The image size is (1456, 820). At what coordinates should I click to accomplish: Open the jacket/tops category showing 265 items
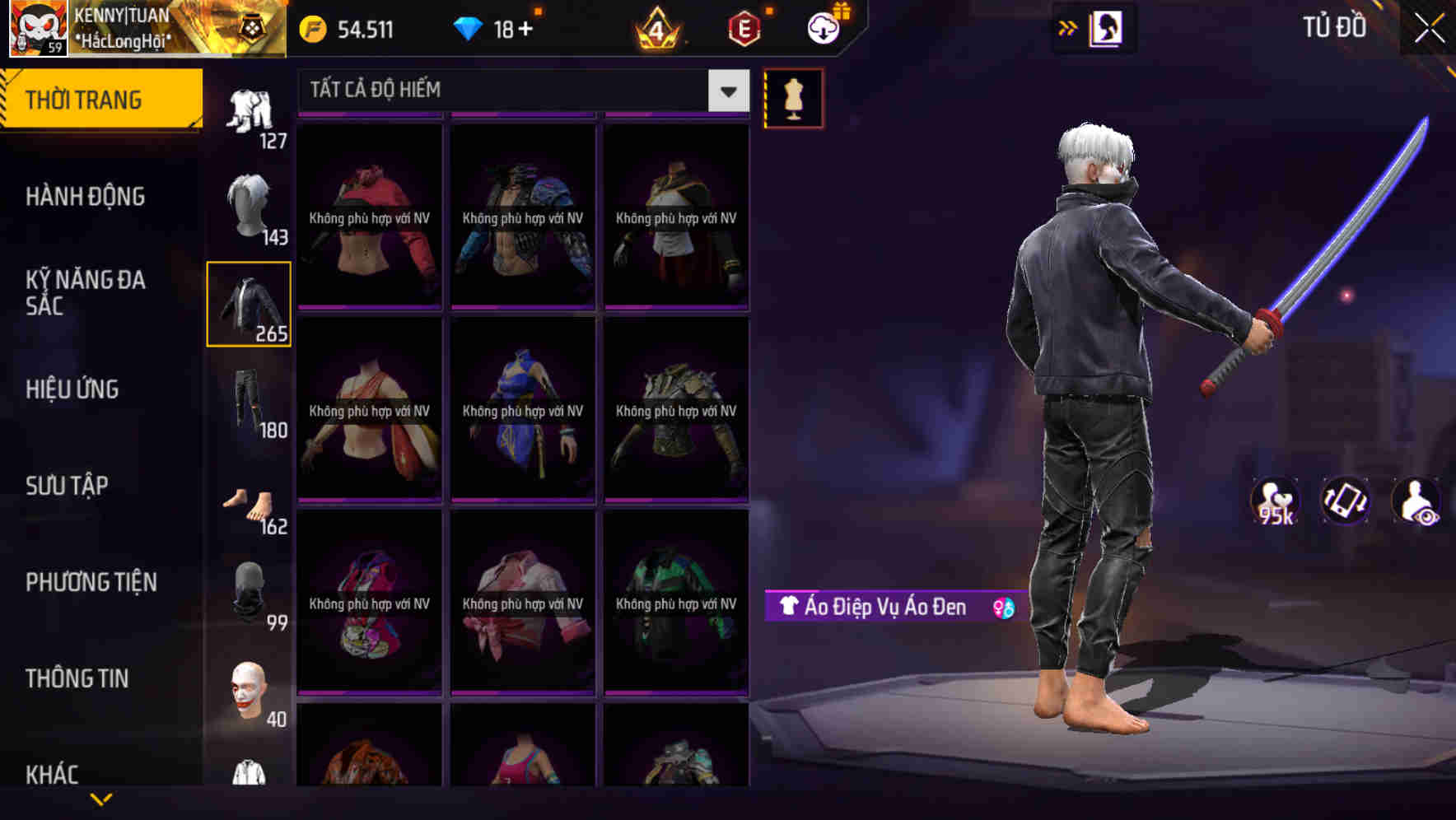tap(250, 303)
